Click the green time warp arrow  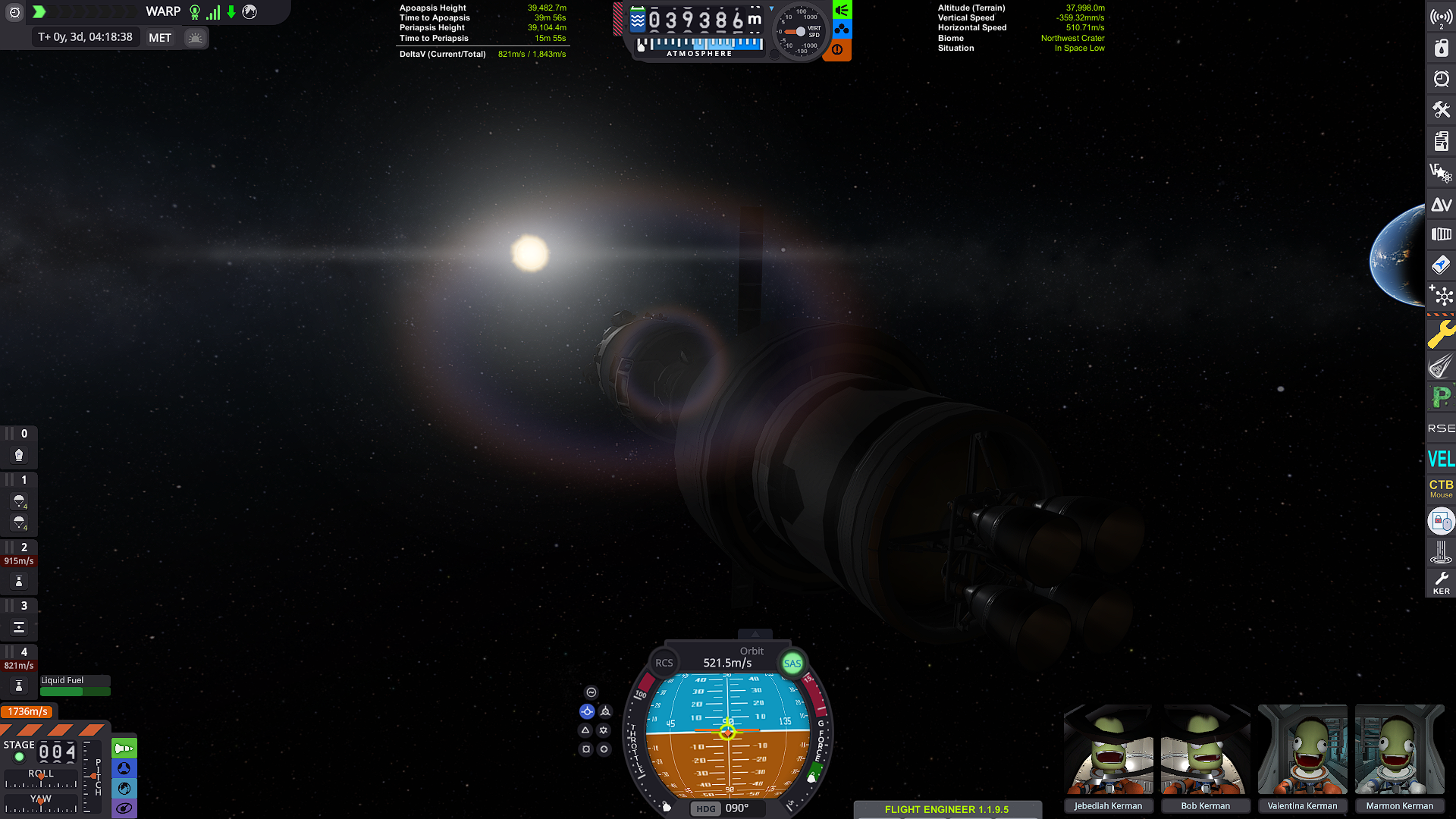pyautogui.click(x=39, y=11)
